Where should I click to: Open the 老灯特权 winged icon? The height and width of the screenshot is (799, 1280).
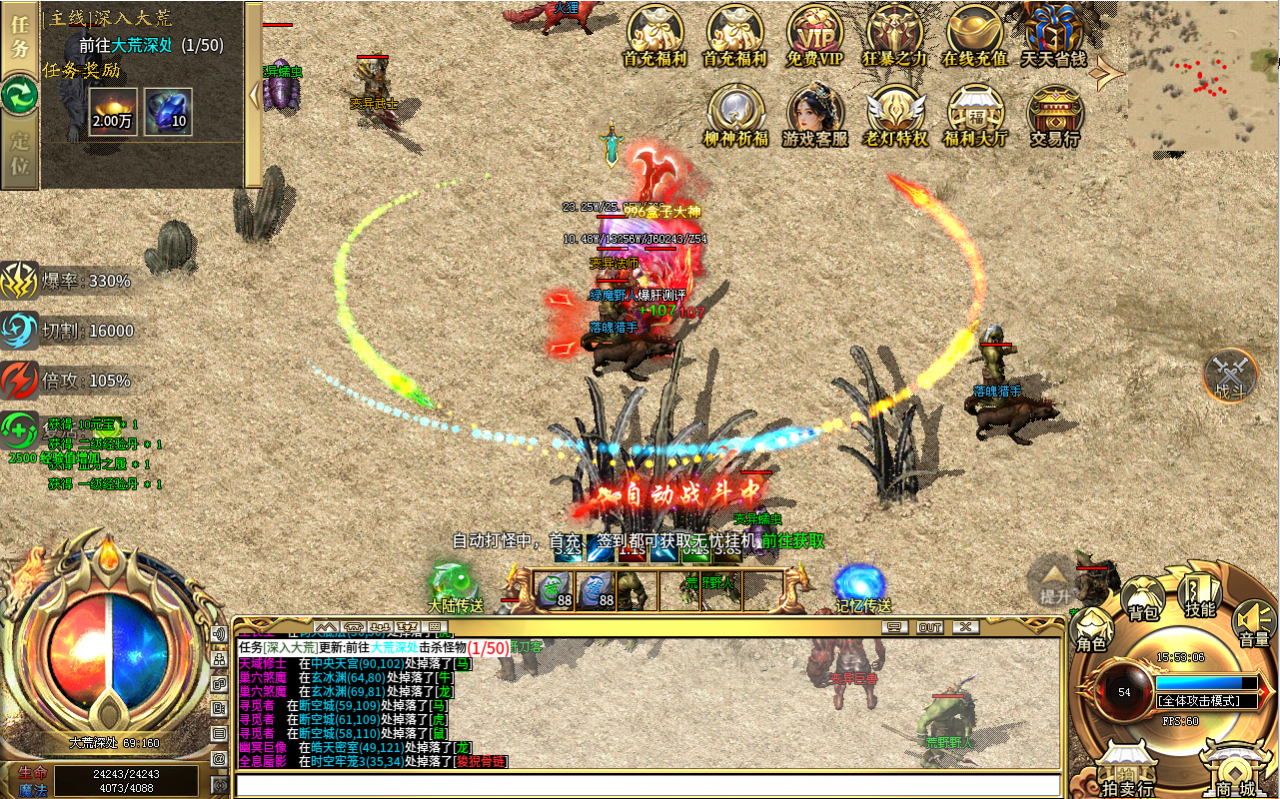895,112
